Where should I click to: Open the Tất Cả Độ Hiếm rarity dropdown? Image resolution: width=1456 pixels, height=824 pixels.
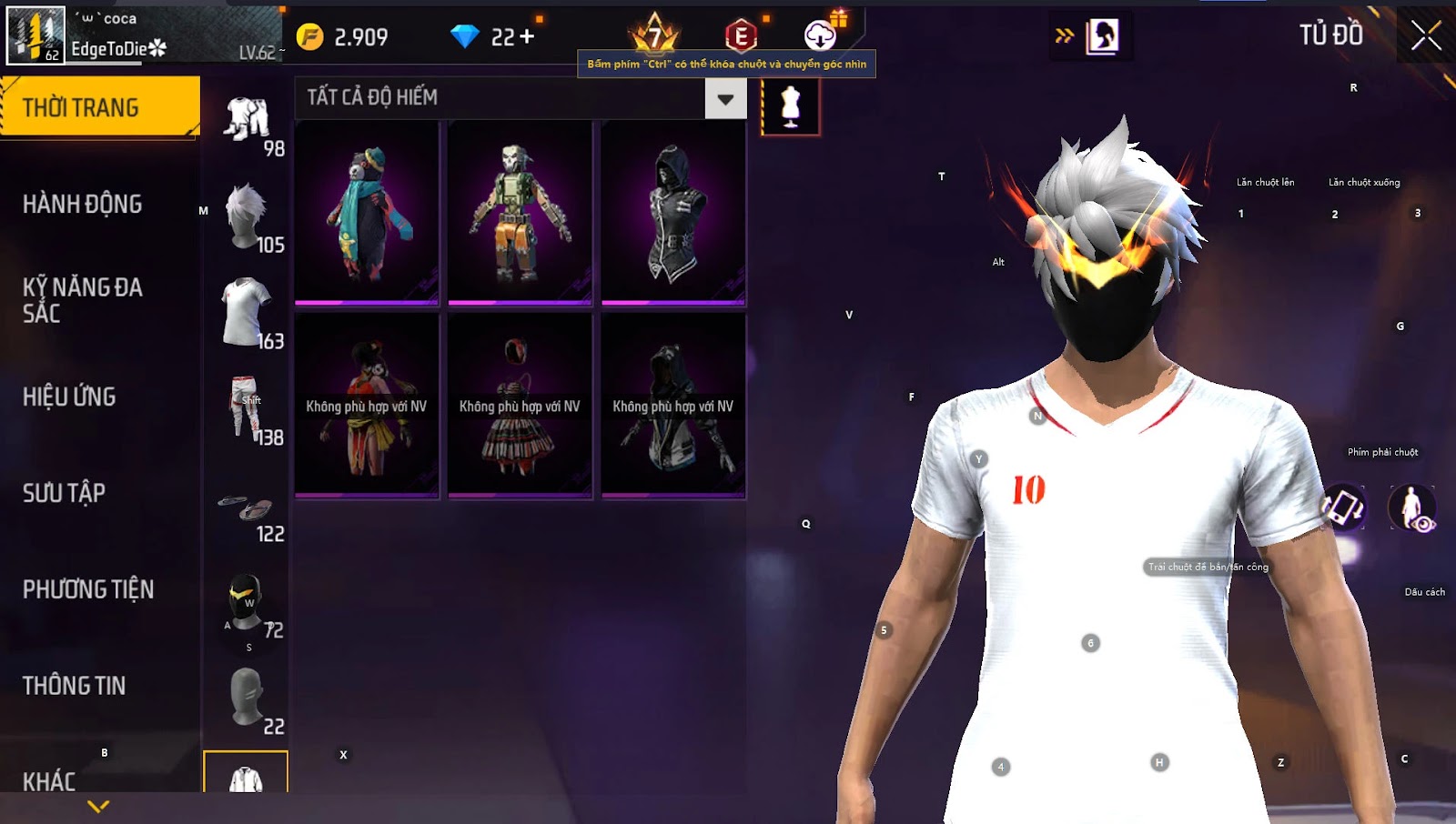coord(725,99)
